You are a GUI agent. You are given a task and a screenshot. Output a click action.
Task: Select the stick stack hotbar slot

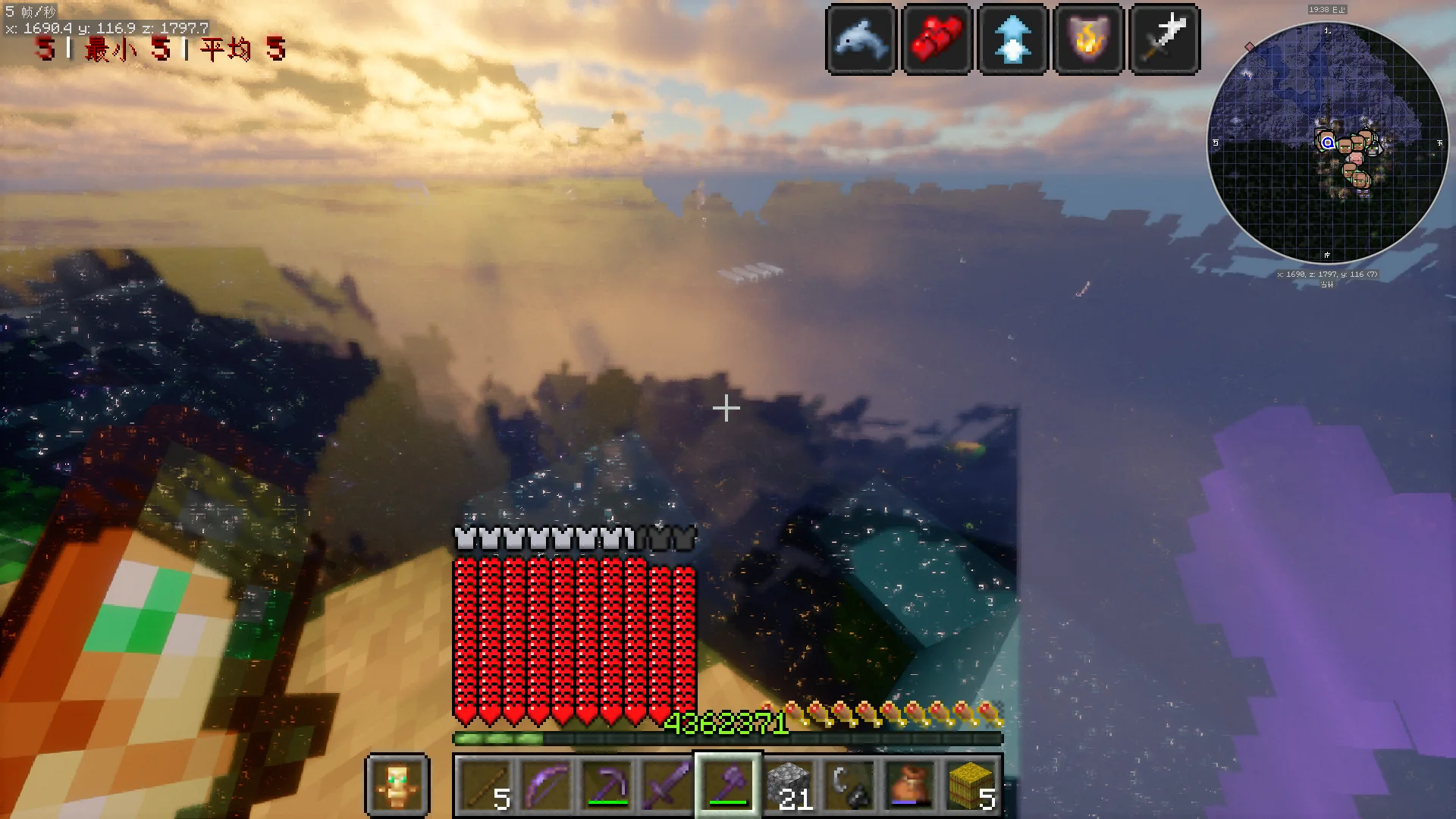485,785
